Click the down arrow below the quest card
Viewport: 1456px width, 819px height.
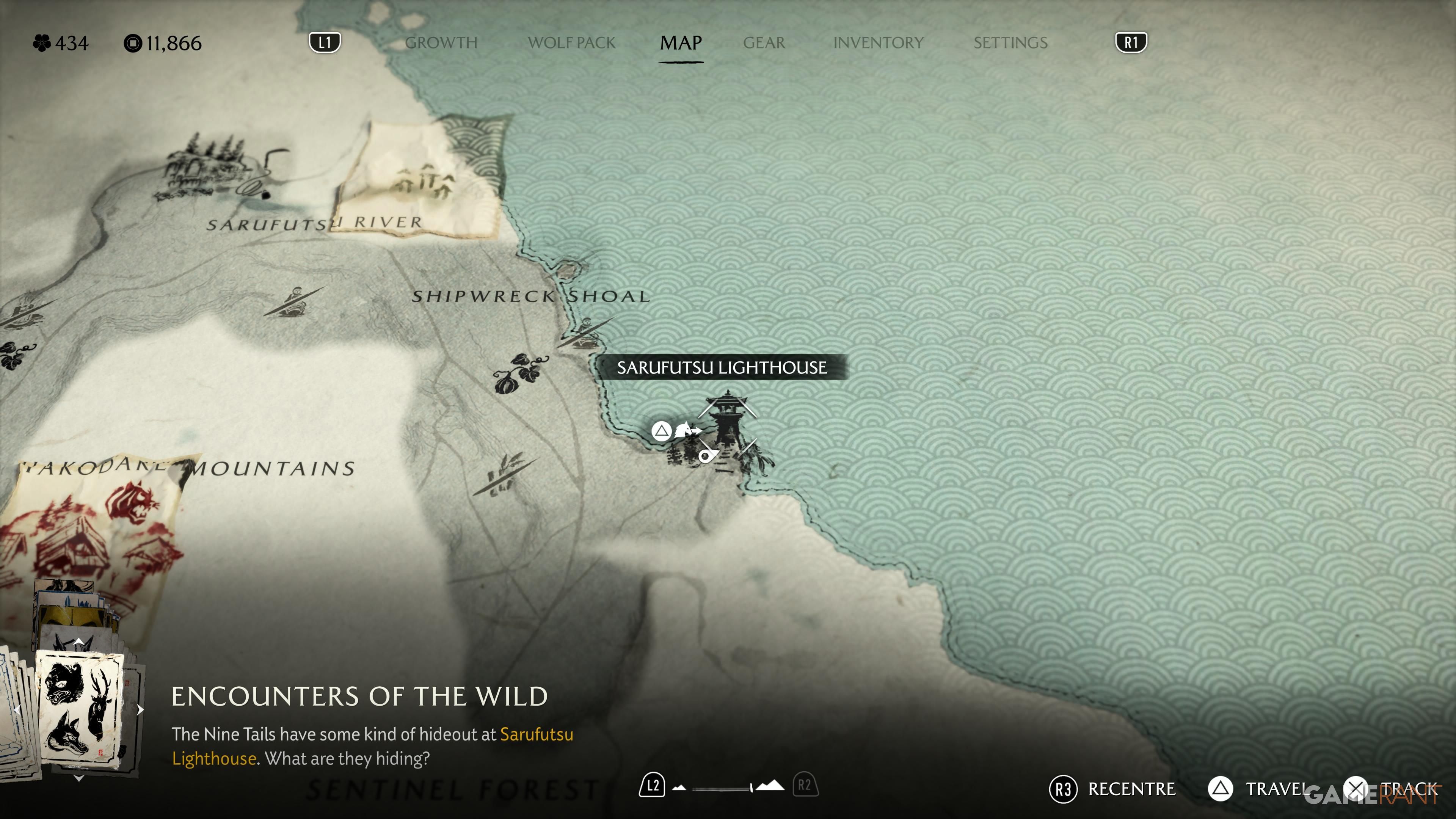coord(79,778)
